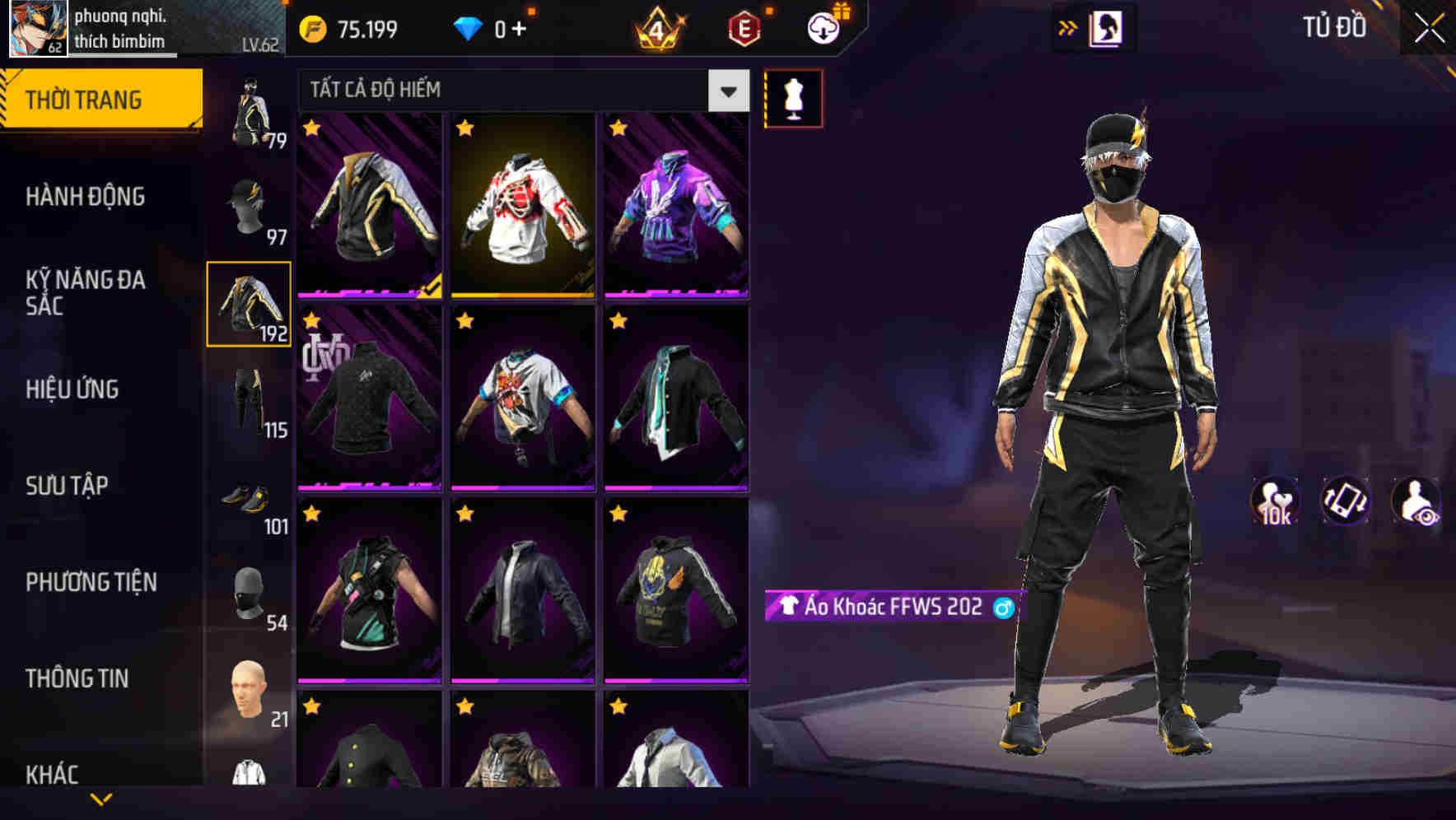Toggle the star on the purple eagle hoodie
This screenshot has width=1456, height=820.
[615, 129]
